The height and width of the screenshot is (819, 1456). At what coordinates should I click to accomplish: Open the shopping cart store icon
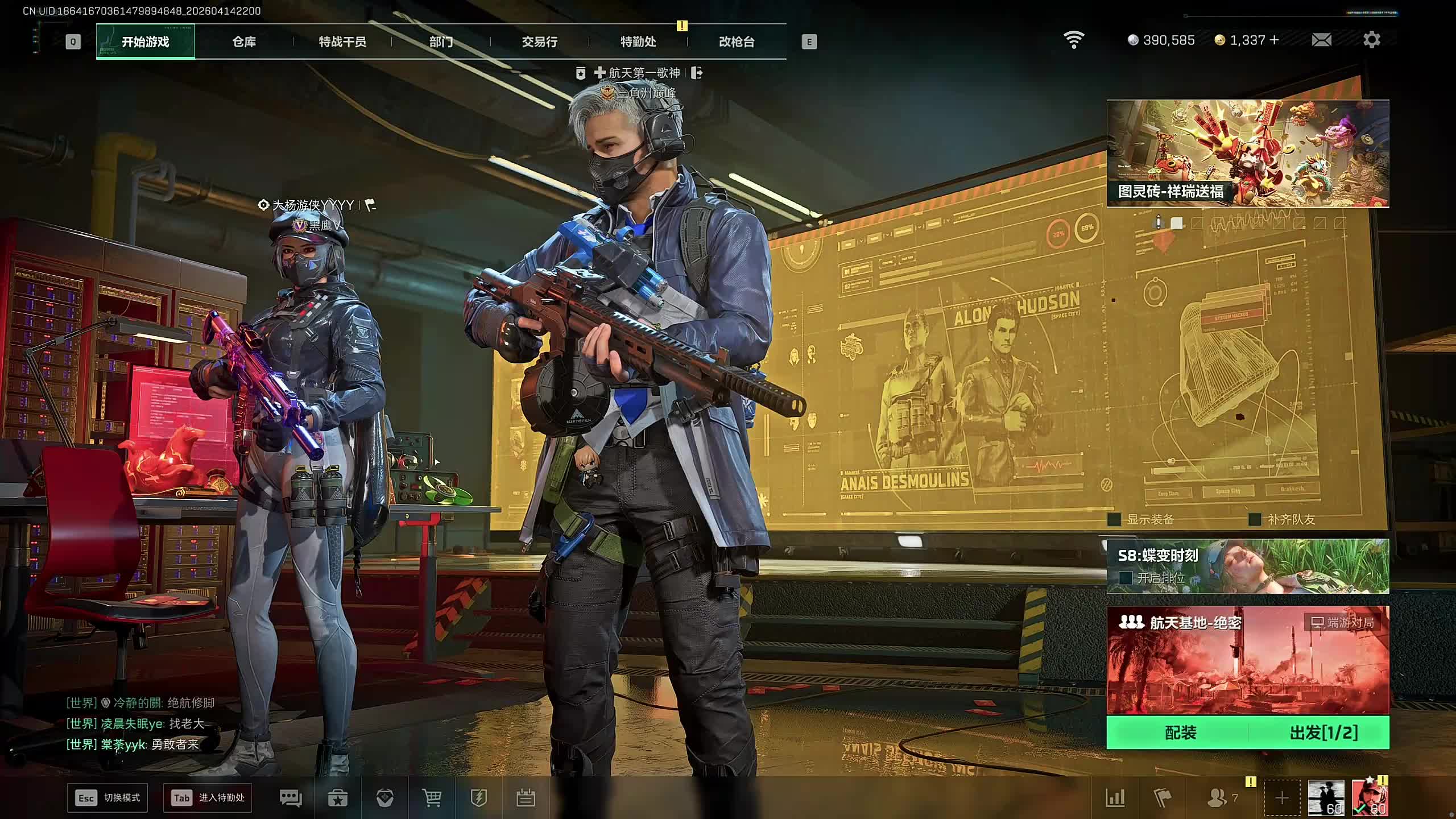pos(432,798)
